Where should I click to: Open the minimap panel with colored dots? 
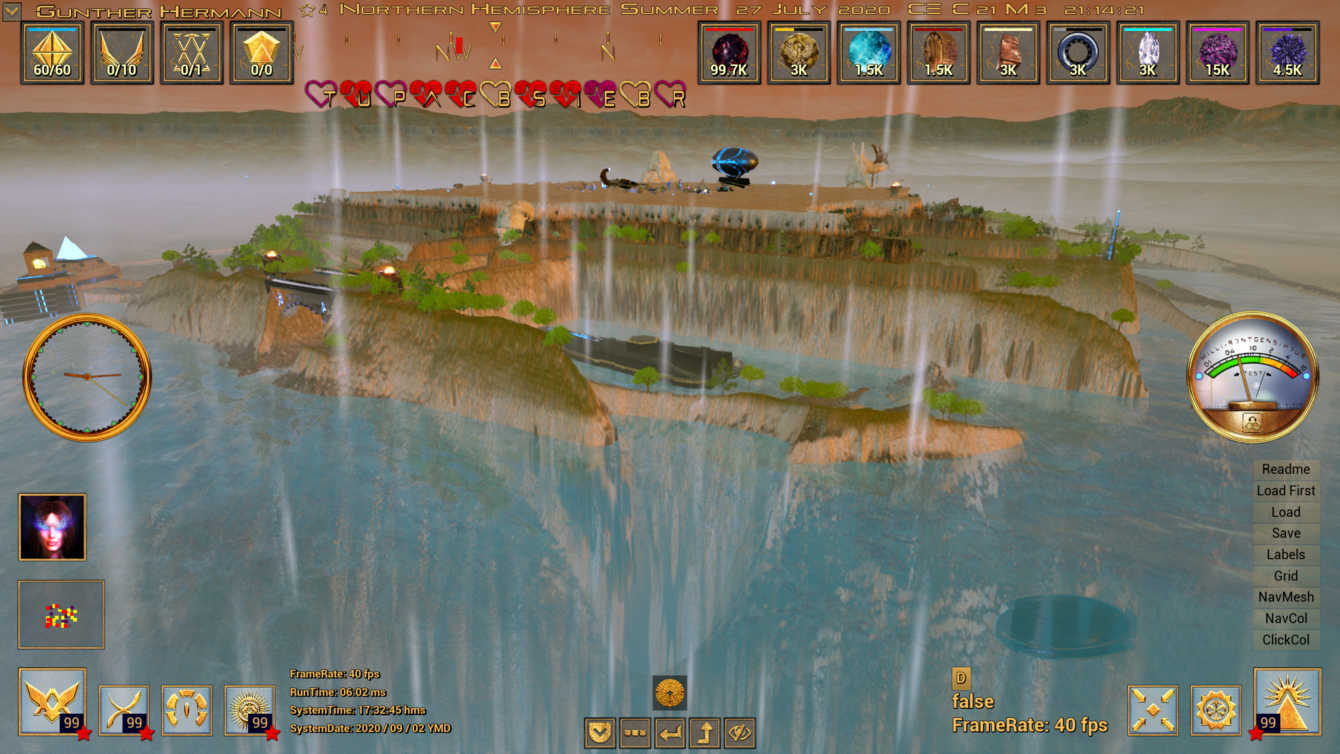point(61,614)
